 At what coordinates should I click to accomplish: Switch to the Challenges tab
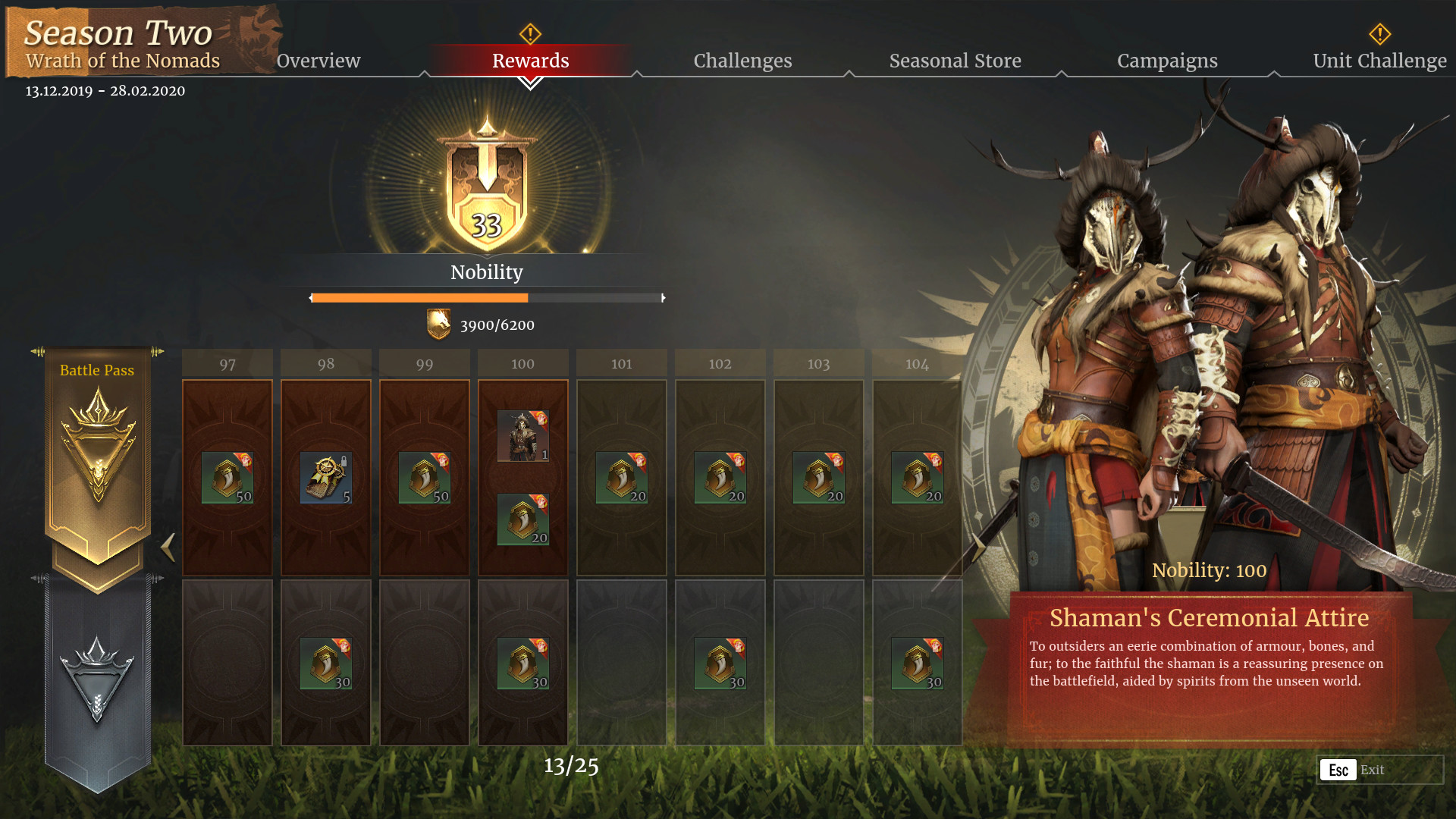tap(742, 61)
